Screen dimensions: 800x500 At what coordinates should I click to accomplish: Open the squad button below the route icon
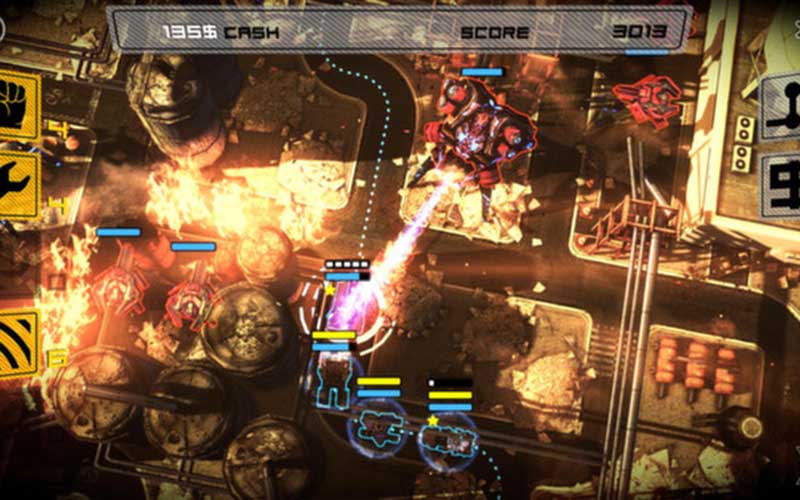781,185
